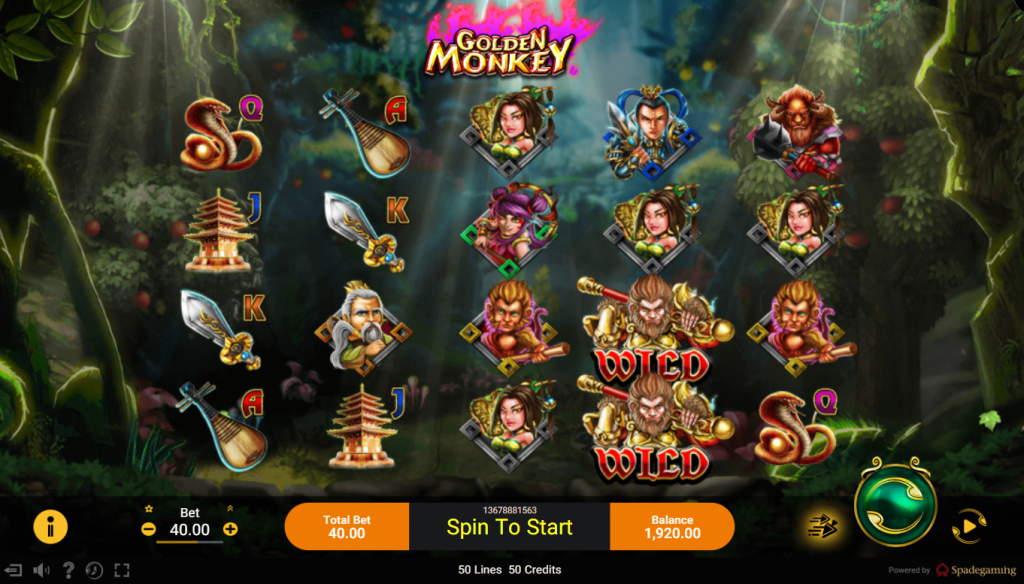
Task: Toggle turbo spin mode arrows icon
Action: pos(822,526)
